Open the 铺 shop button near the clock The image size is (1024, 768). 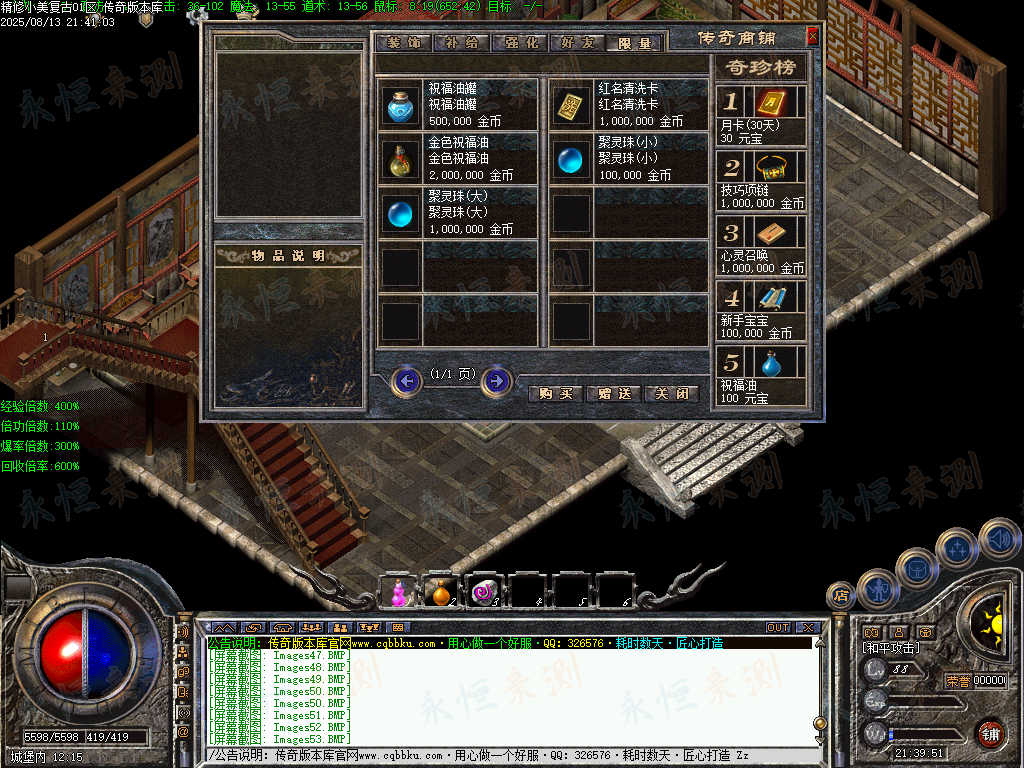[x=990, y=733]
